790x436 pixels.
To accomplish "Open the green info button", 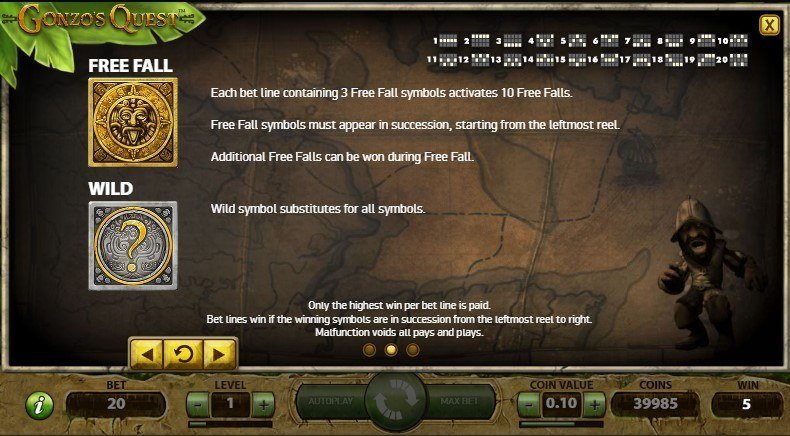I will 39,405.
